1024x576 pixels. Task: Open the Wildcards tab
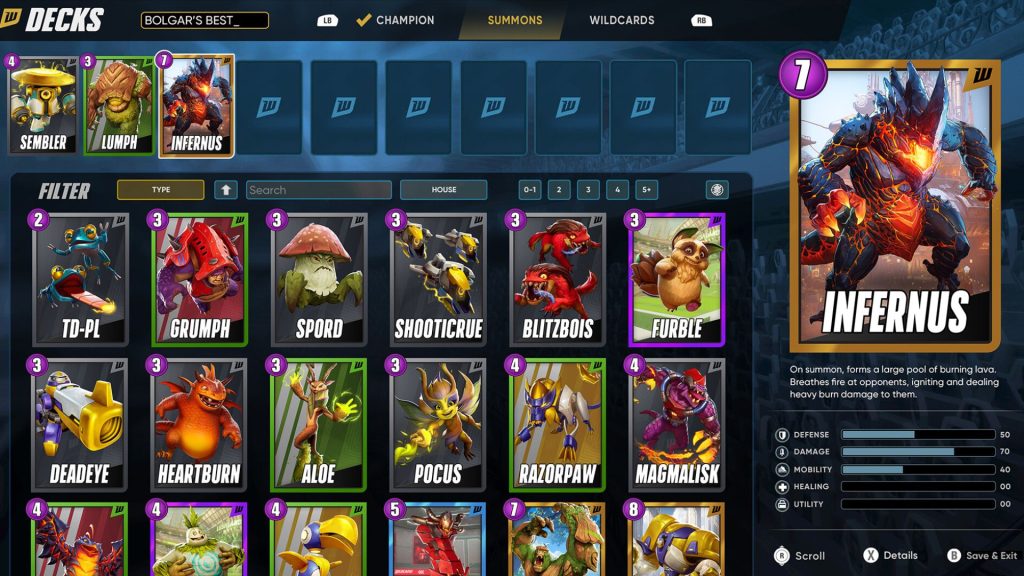621,20
